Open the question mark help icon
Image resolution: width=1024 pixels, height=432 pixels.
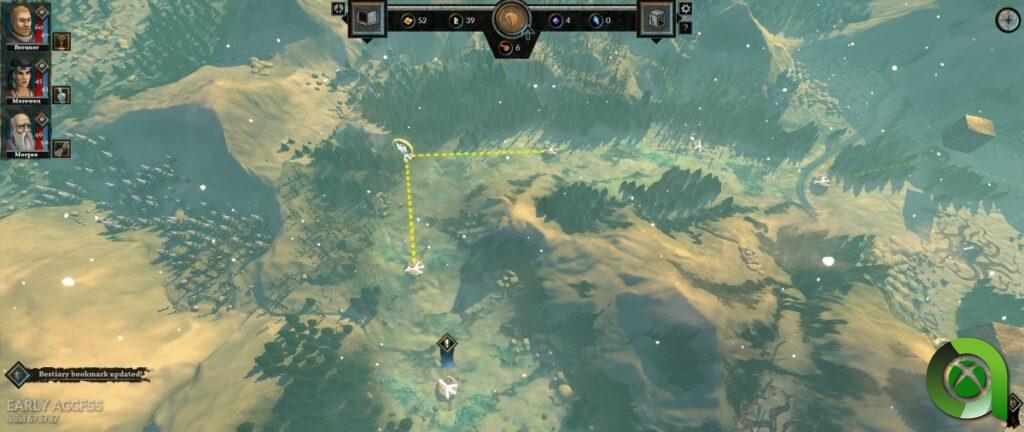[685, 27]
